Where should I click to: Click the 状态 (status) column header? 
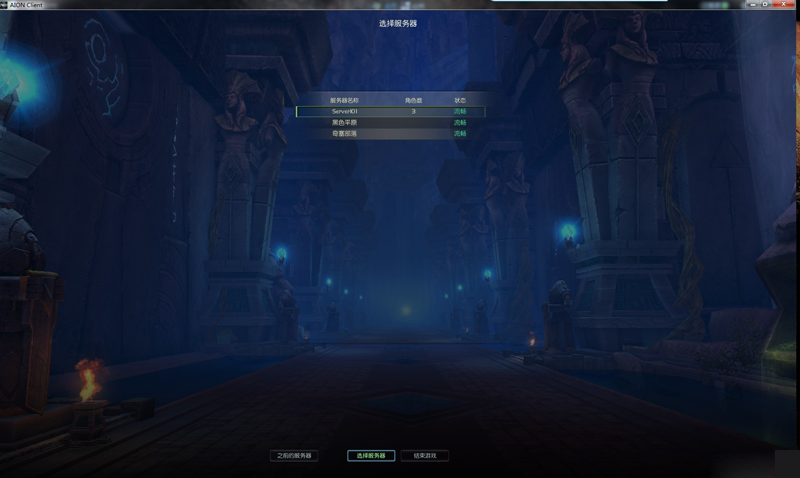coord(460,100)
